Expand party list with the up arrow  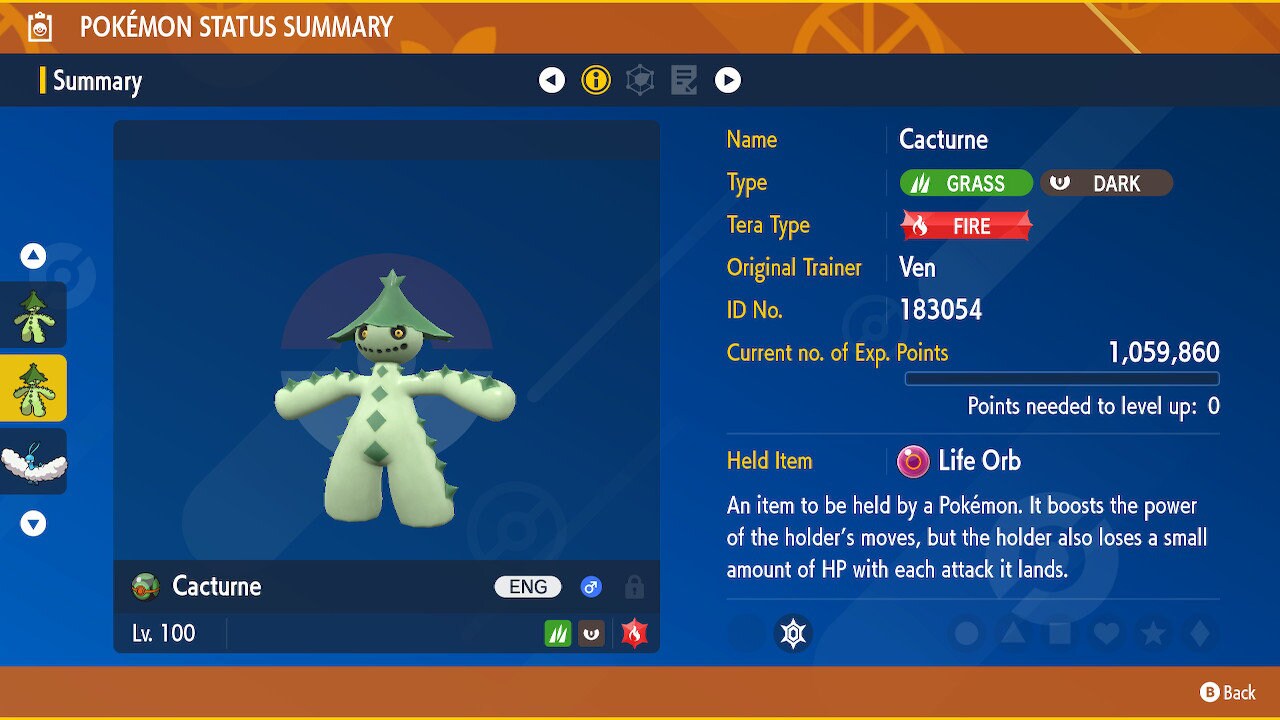[x=33, y=256]
